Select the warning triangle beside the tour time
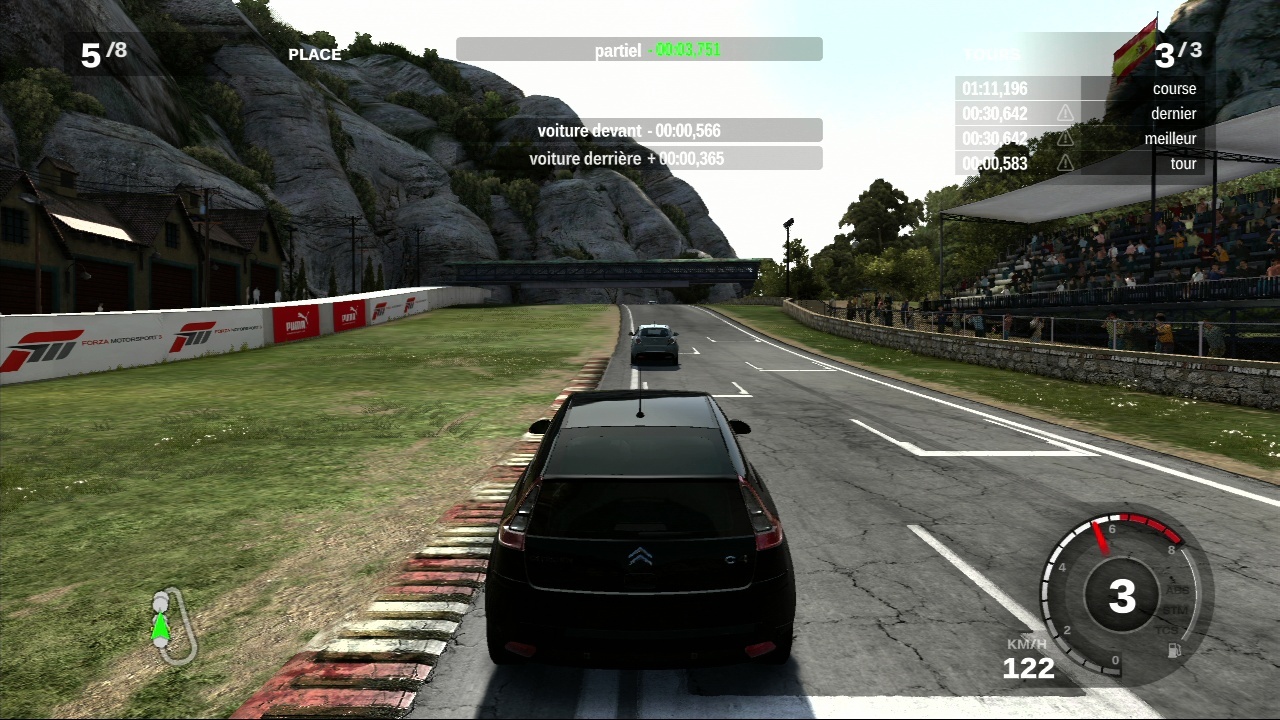The height and width of the screenshot is (720, 1280). tap(1065, 162)
